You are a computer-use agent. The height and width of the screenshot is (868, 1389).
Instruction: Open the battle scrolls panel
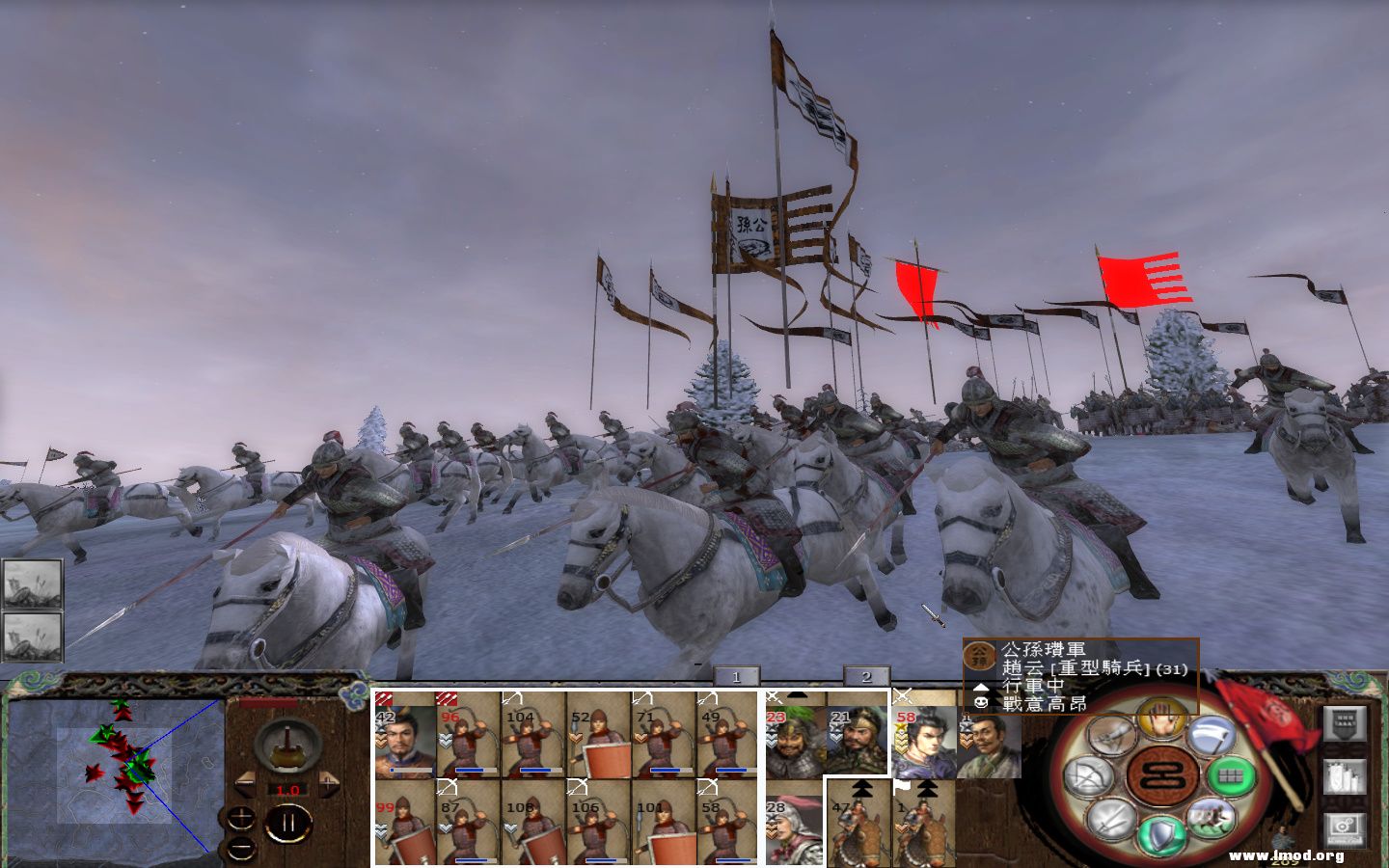[x=1346, y=776]
